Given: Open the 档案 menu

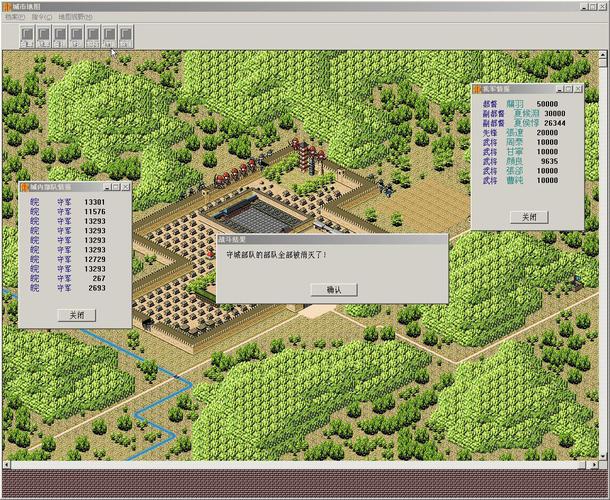Looking at the screenshot, I should (x=14, y=17).
